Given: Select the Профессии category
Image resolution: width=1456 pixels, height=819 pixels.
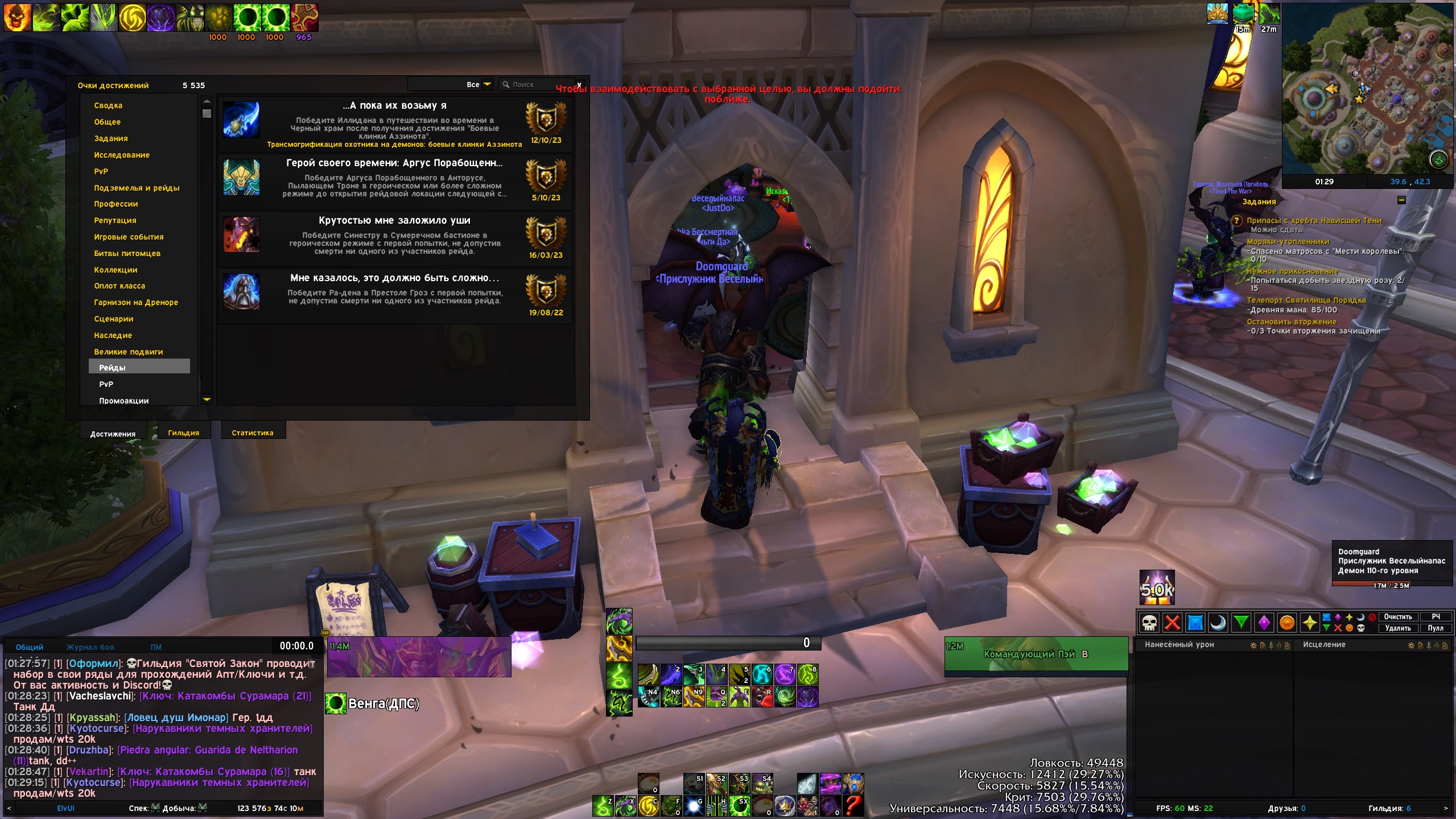Looking at the screenshot, I should coord(116,204).
